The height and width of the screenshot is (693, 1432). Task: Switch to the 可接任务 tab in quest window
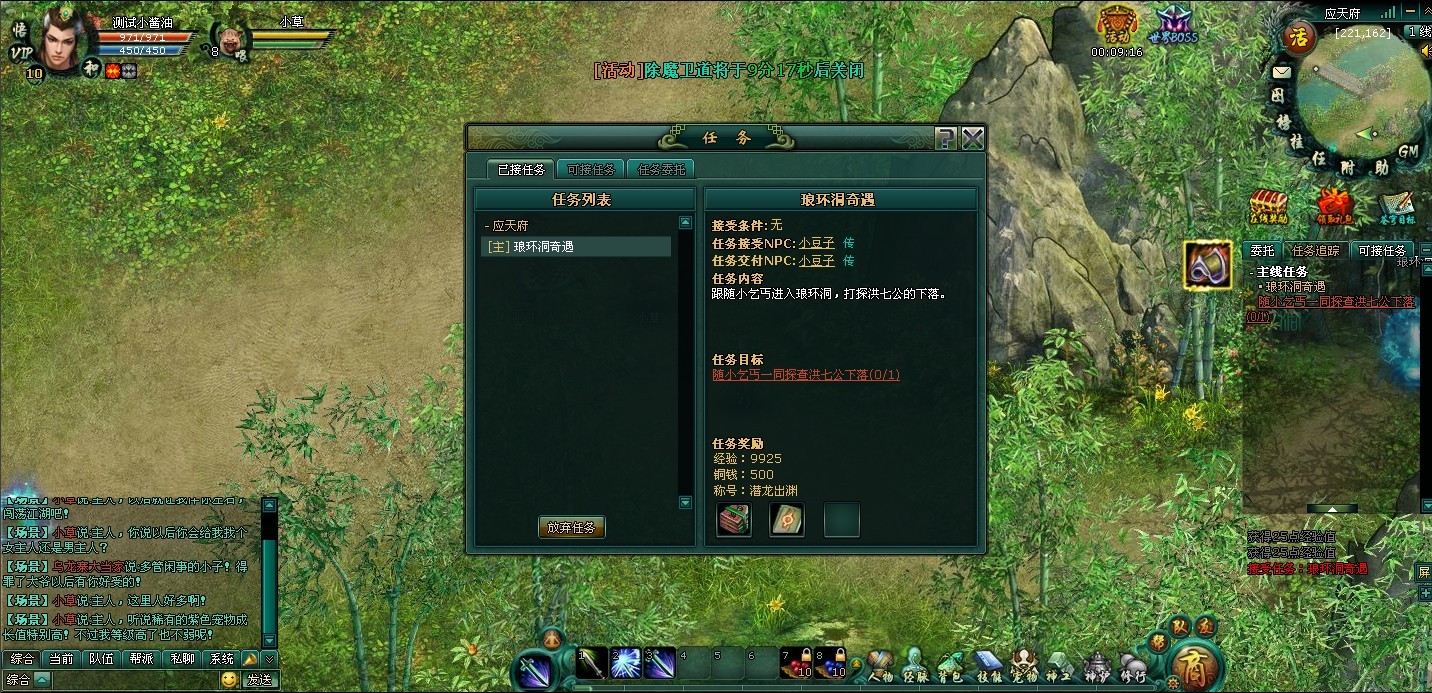[590, 169]
